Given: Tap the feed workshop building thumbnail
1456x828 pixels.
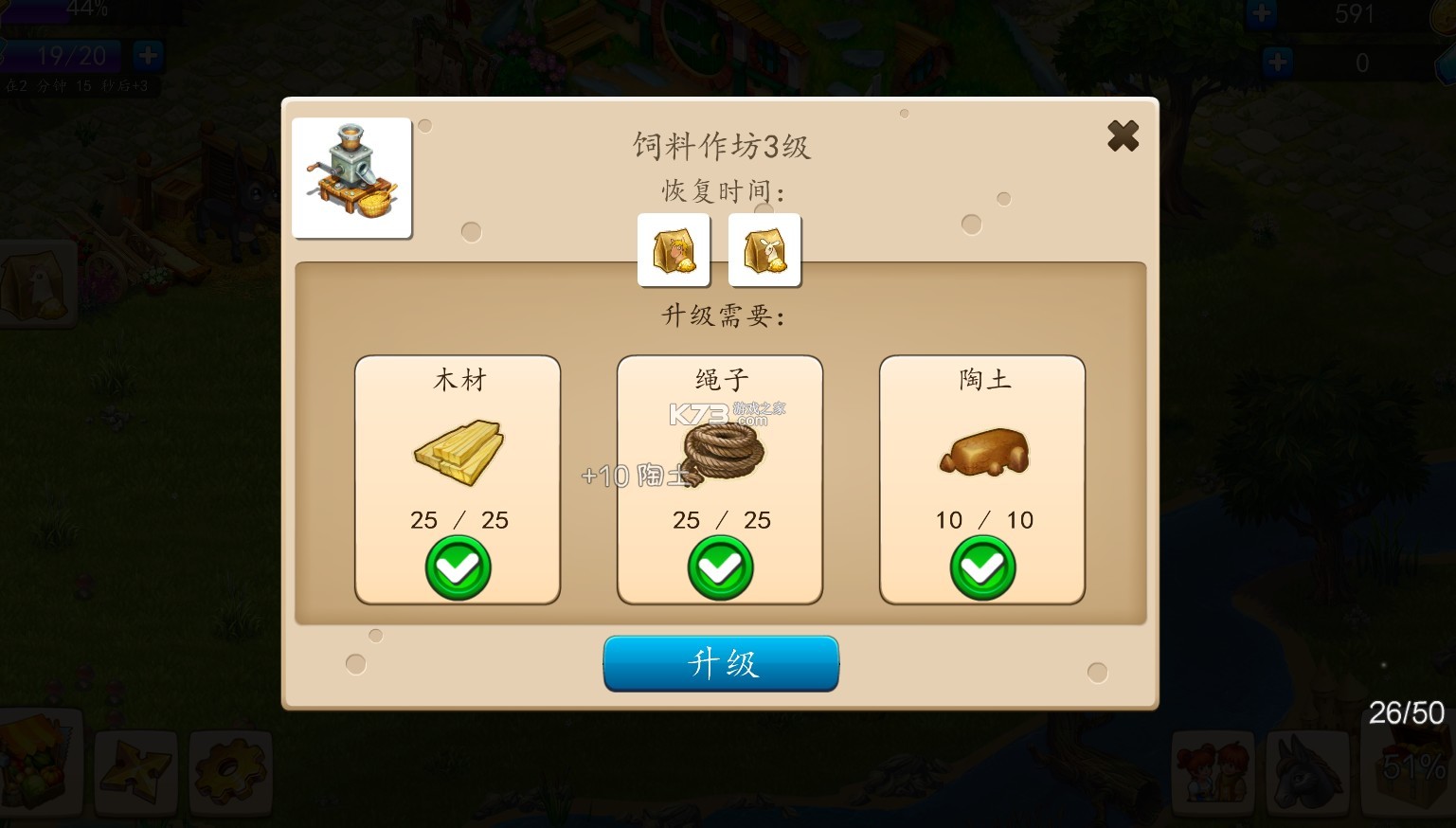Looking at the screenshot, I should pyautogui.click(x=351, y=178).
